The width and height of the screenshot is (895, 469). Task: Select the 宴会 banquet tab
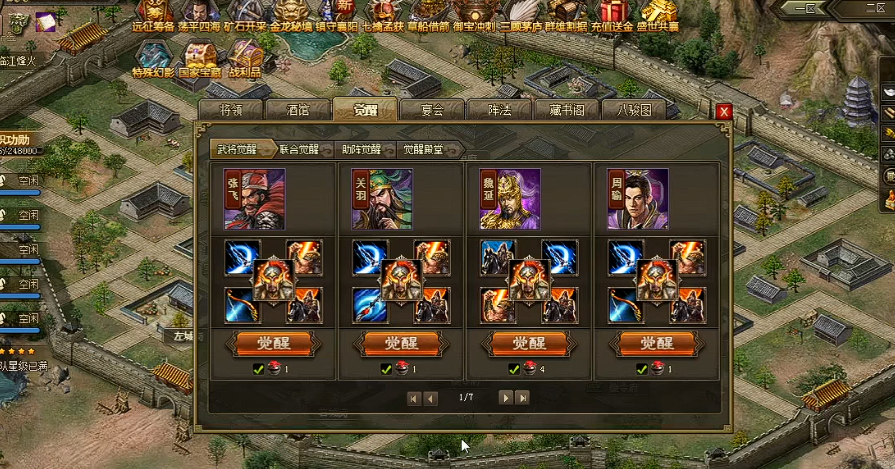[x=432, y=110]
